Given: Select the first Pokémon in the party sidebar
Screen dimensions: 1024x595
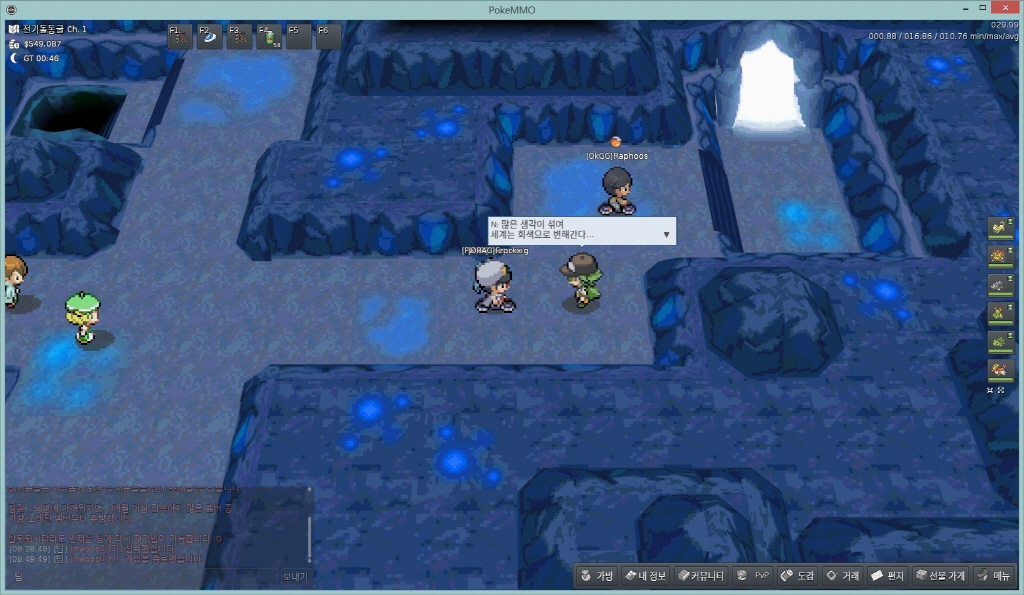Looking at the screenshot, I should [999, 228].
